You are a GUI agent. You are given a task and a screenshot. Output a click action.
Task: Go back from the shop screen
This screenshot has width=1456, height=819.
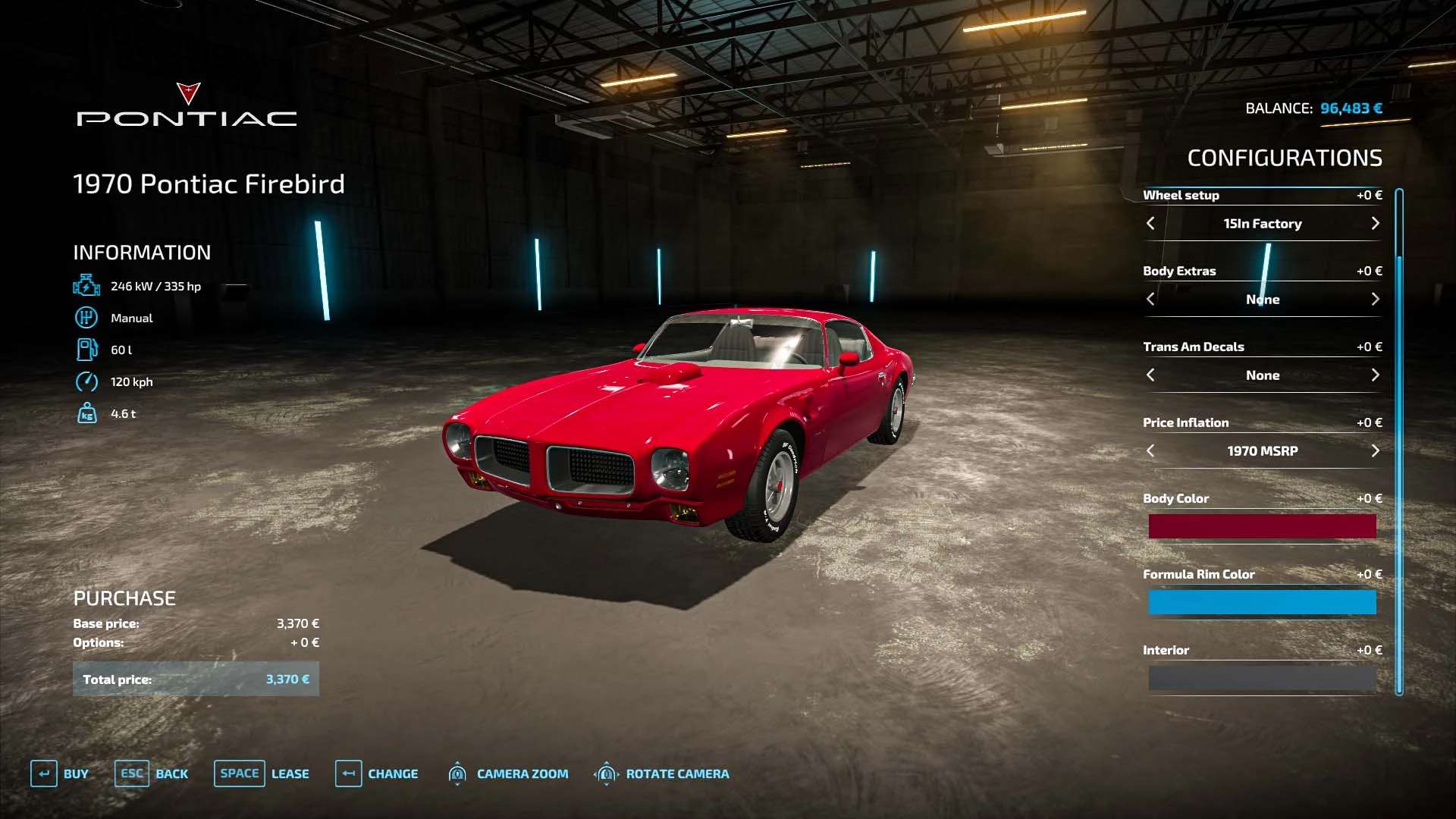(152, 773)
